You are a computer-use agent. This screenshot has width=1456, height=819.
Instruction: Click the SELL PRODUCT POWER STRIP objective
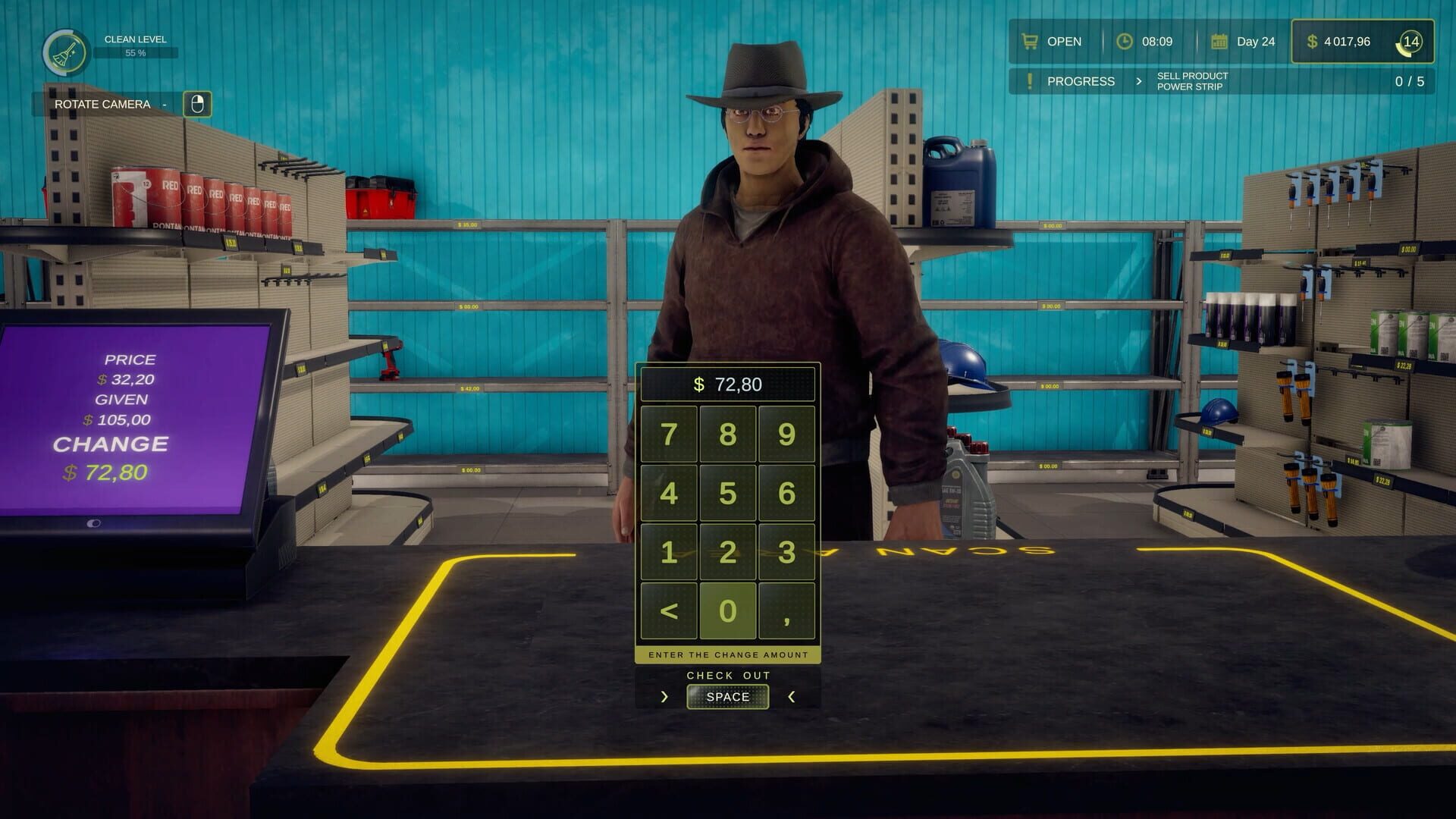[x=1191, y=81]
